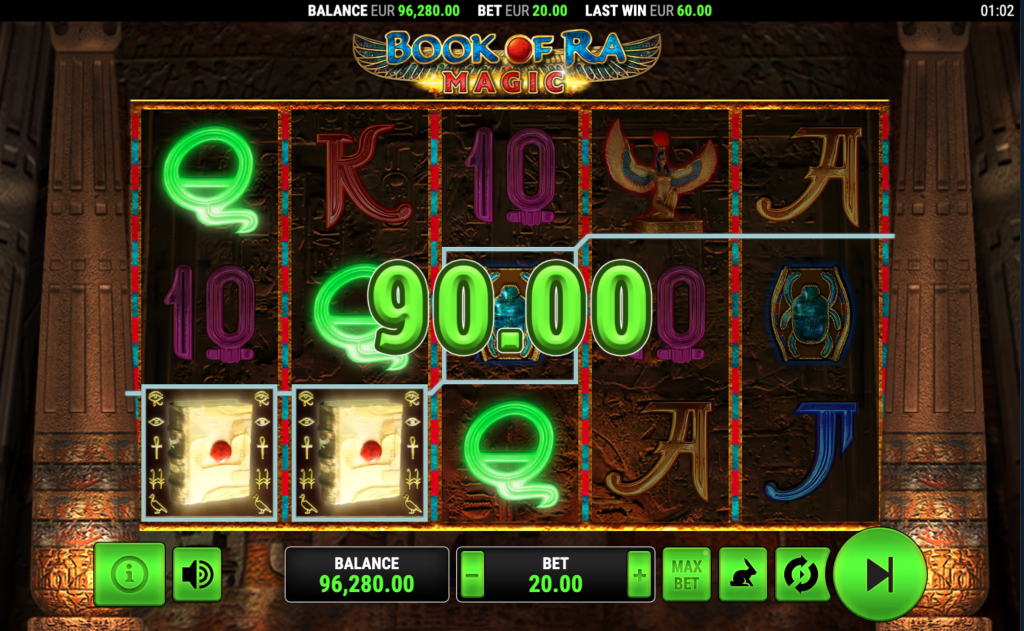
Task: Activate the autoplay arrows button
Action: click(x=800, y=575)
